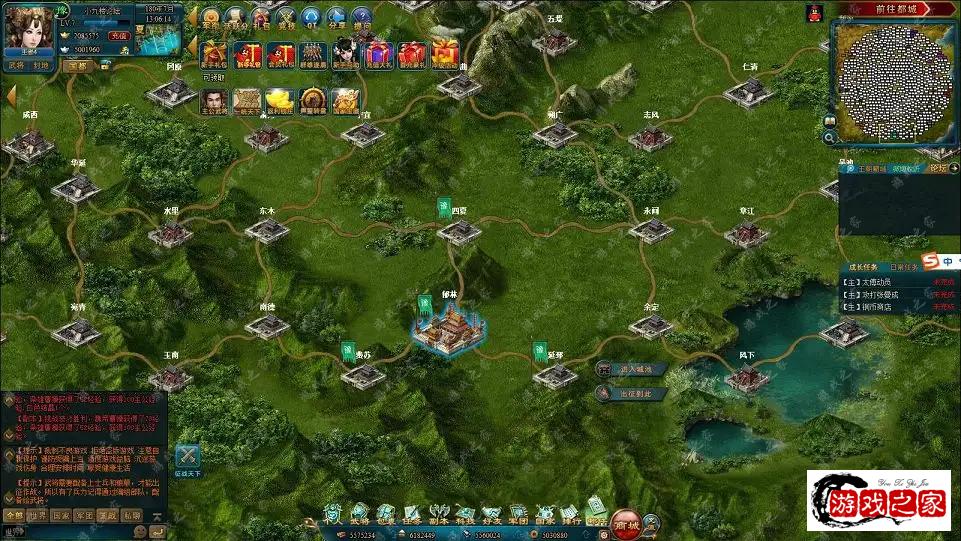Switch chat to the 世界 channel tab
Image resolution: width=961 pixels, height=541 pixels.
[x=37, y=515]
